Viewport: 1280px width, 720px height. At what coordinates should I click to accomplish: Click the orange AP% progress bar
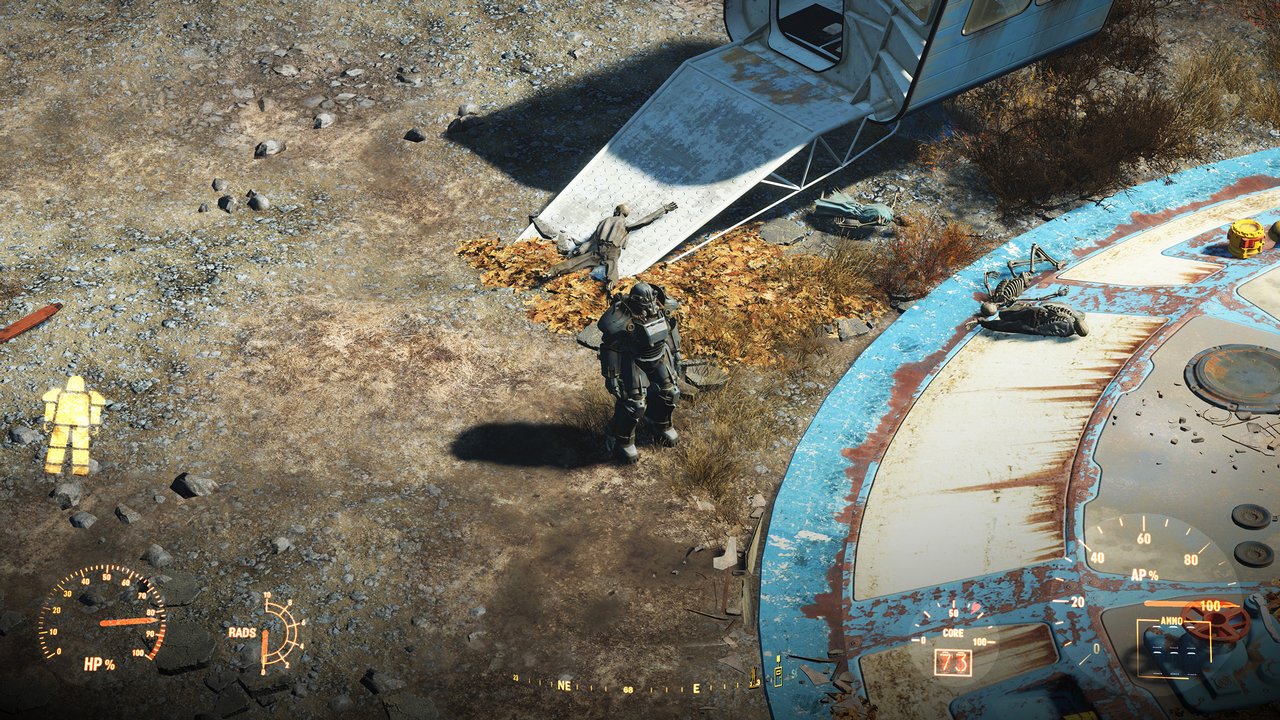point(1166,604)
